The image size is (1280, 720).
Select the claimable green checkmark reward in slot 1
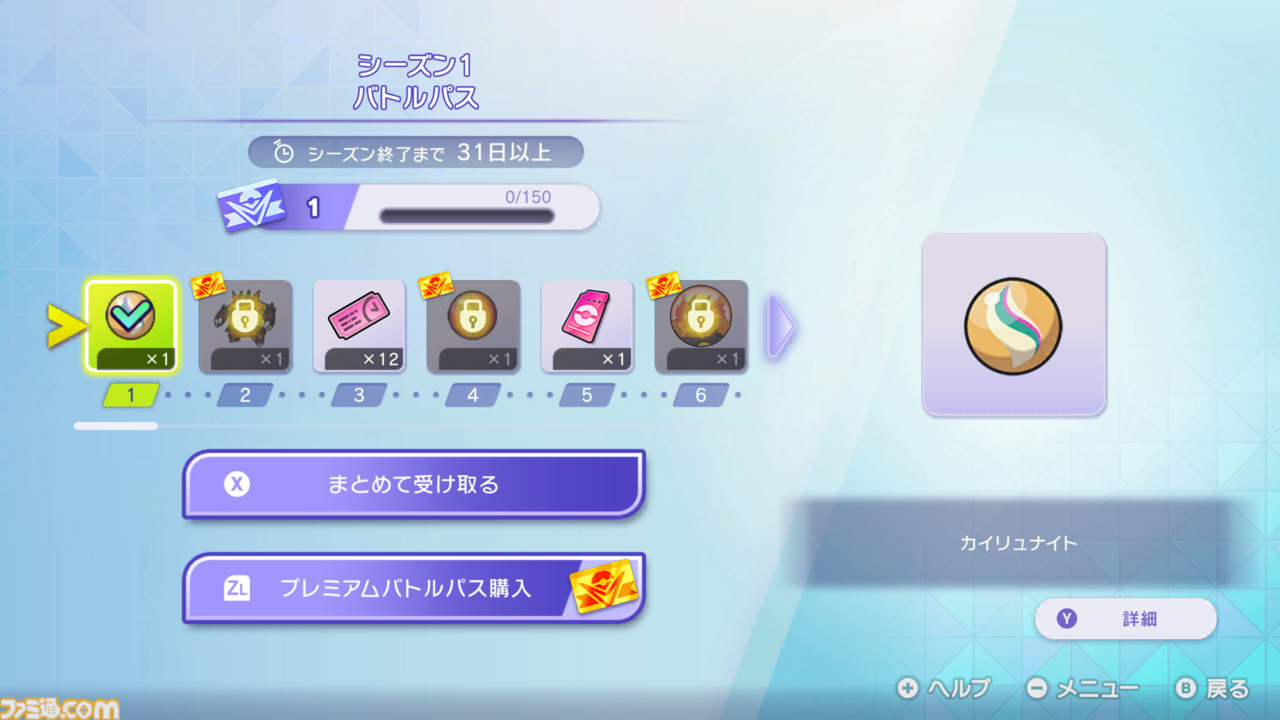tap(131, 324)
